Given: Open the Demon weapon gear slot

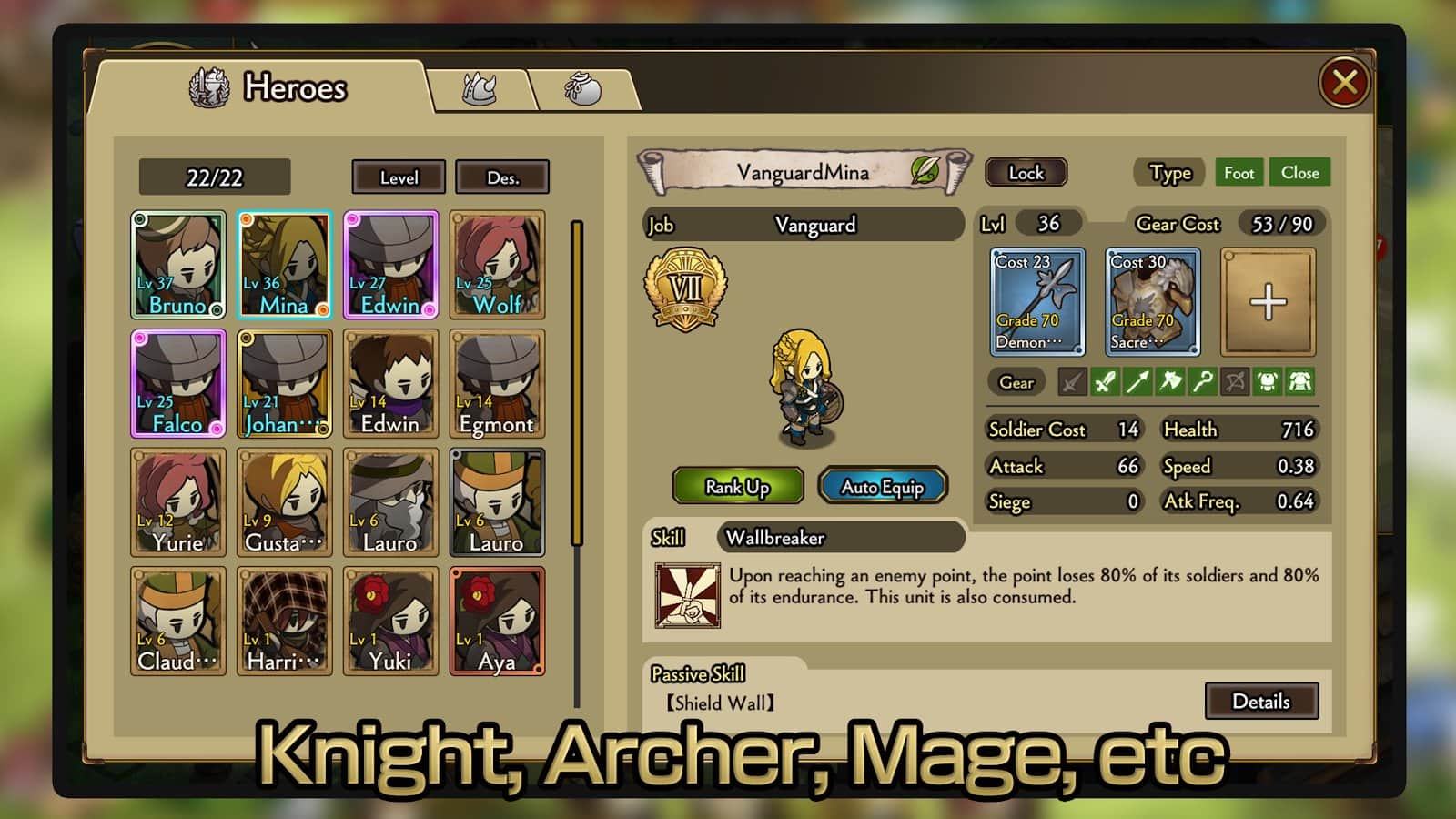Looking at the screenshot, I should 1036,301.
